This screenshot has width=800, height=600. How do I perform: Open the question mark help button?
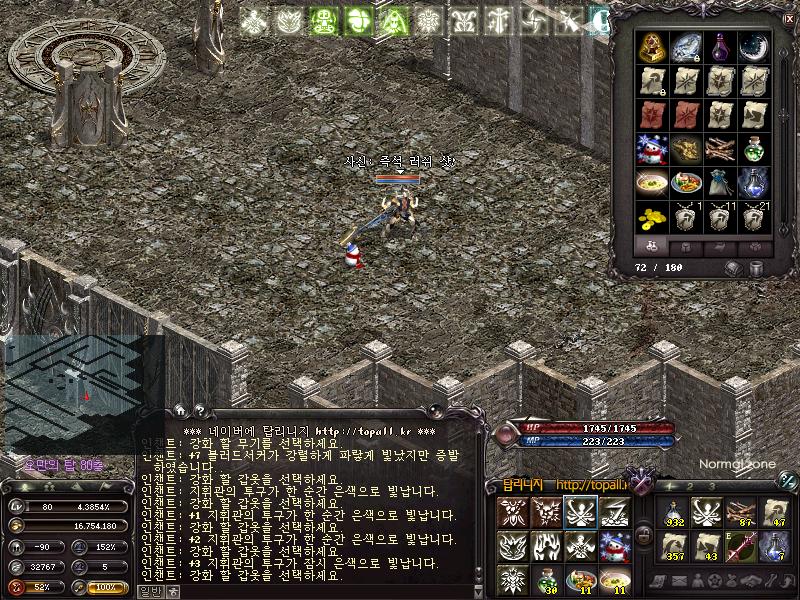pyautogui.click(x=199, y=410)
